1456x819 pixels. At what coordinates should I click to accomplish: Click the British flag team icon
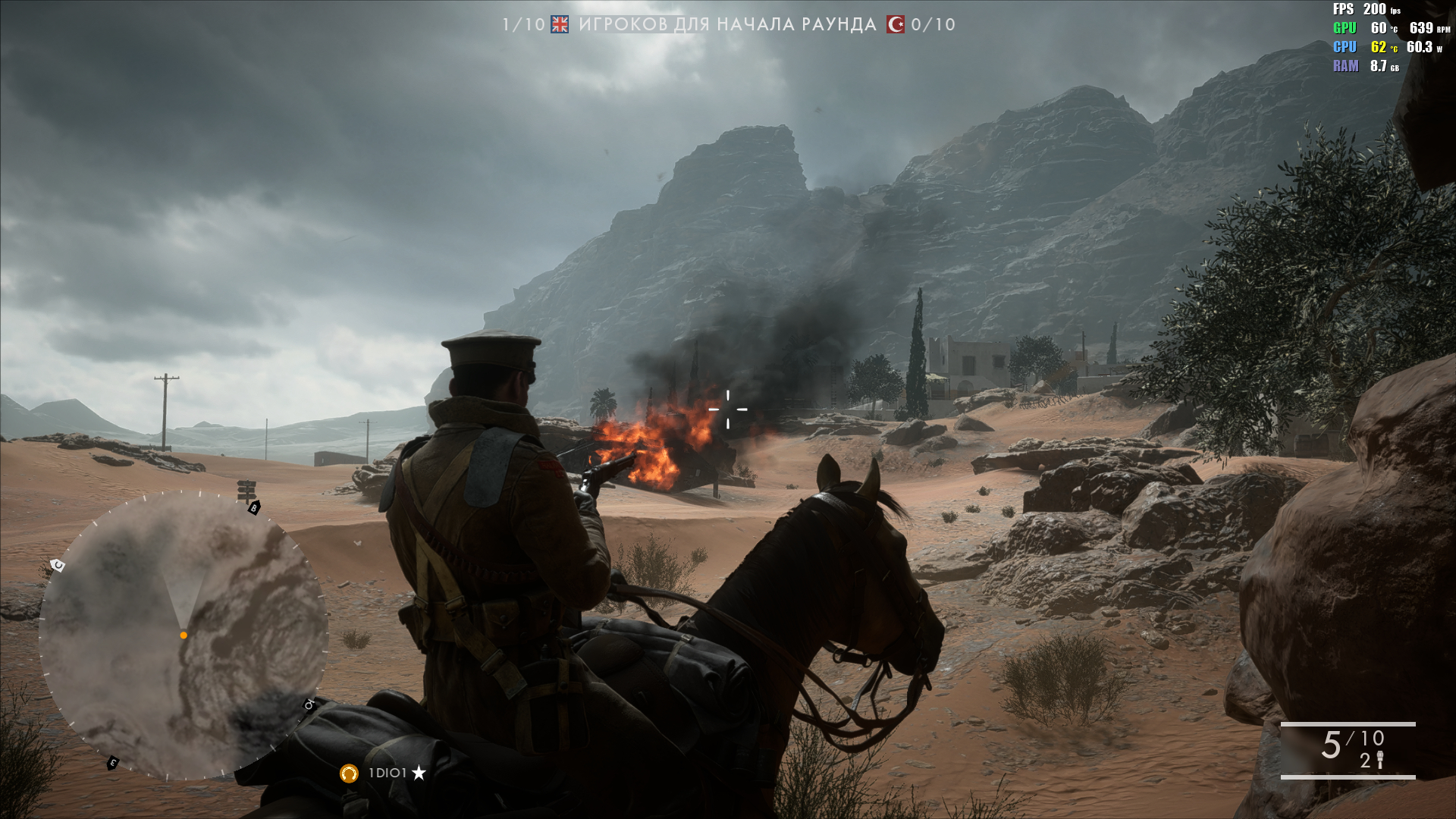(x=560, y=24)
